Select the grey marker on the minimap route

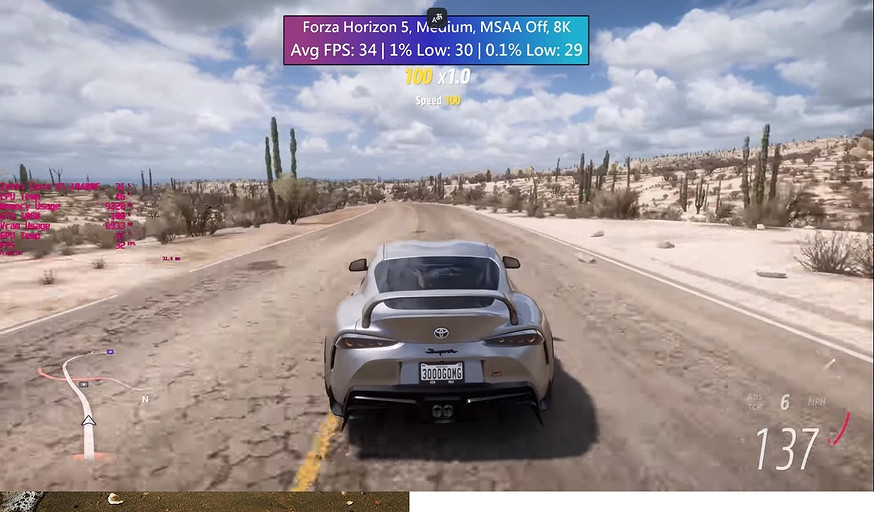coord(84,383)
